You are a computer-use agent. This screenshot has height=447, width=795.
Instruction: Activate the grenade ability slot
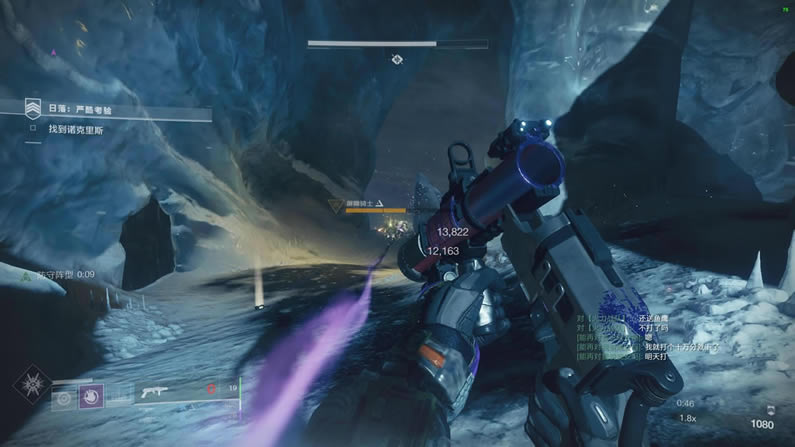click(65, 396)
